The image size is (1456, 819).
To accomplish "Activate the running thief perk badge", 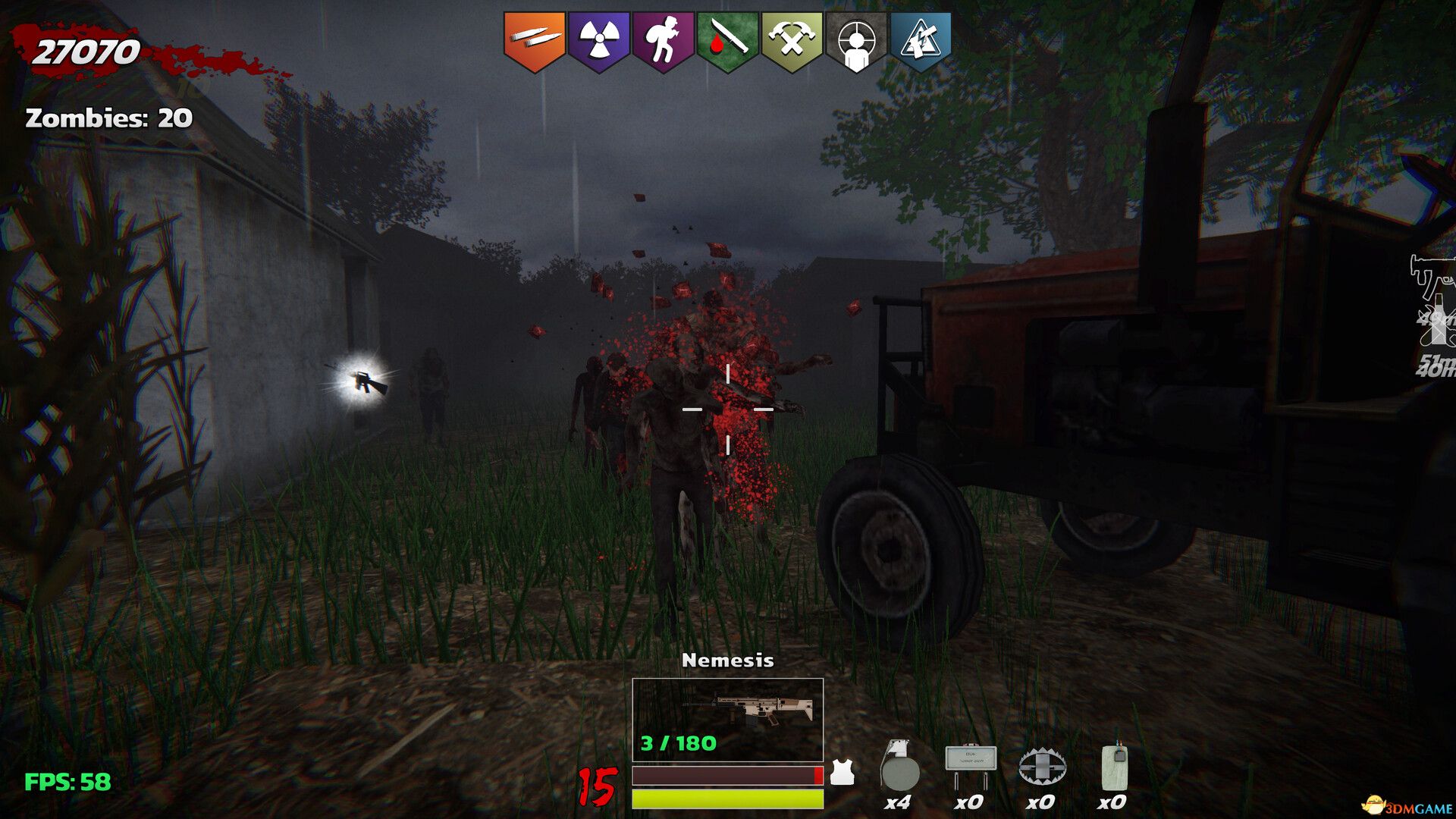I will [664, 40].
